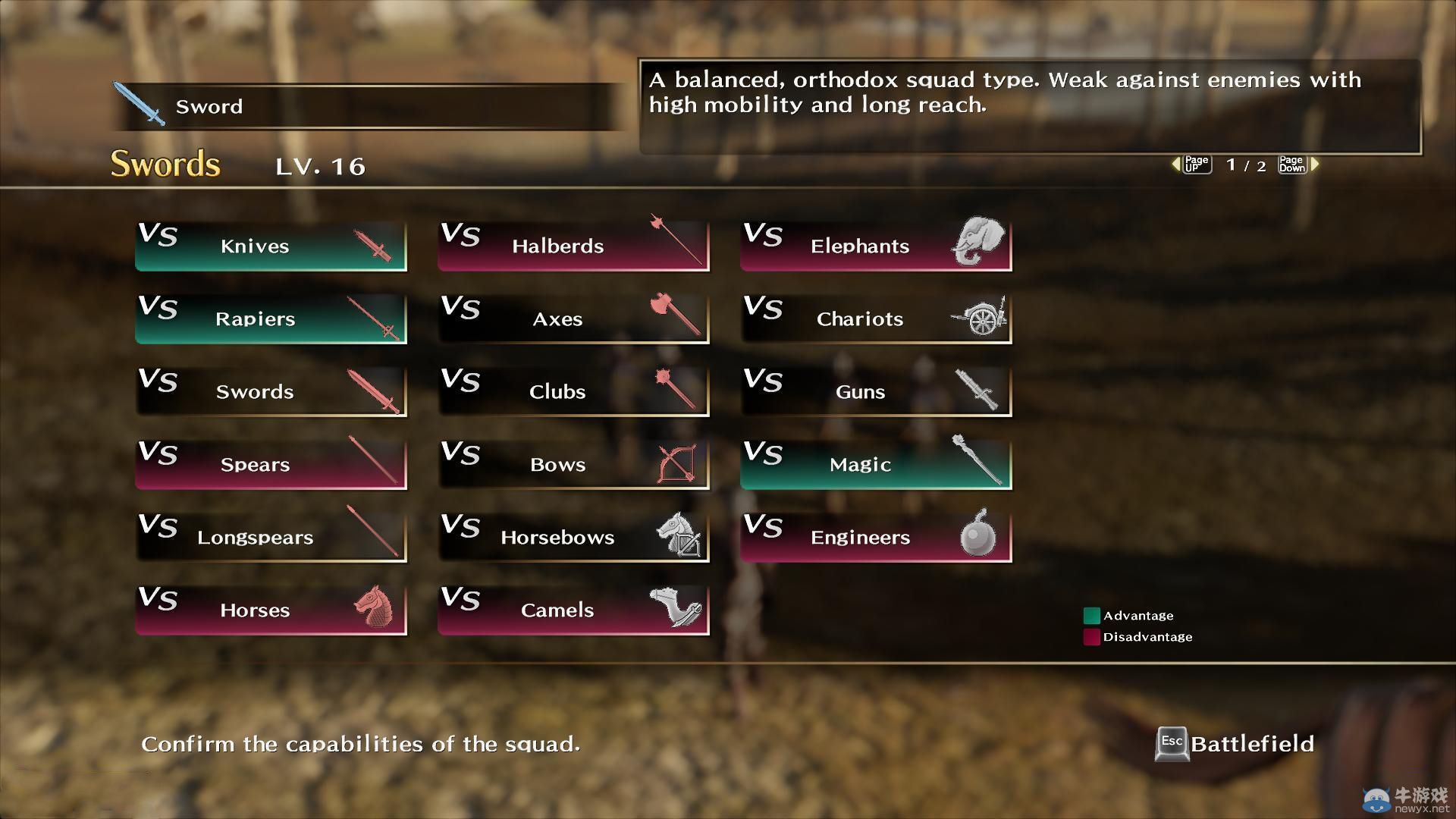Choose the VS Engineers tile
This screenshot has width=1456, height=819.
click(876, 537)
